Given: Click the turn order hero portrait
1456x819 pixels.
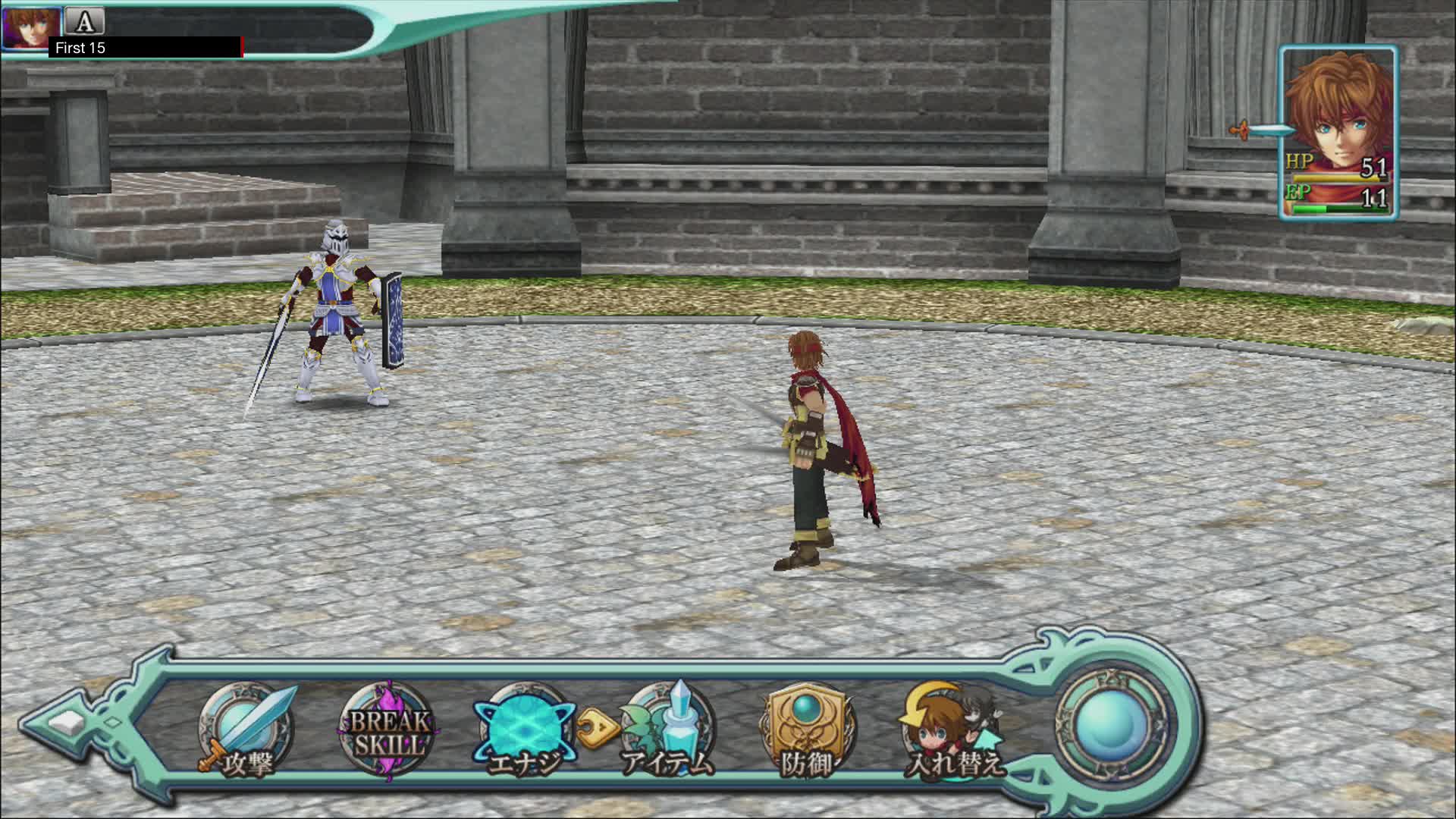Looking at the screenshot, I should [x=30, y=27].
